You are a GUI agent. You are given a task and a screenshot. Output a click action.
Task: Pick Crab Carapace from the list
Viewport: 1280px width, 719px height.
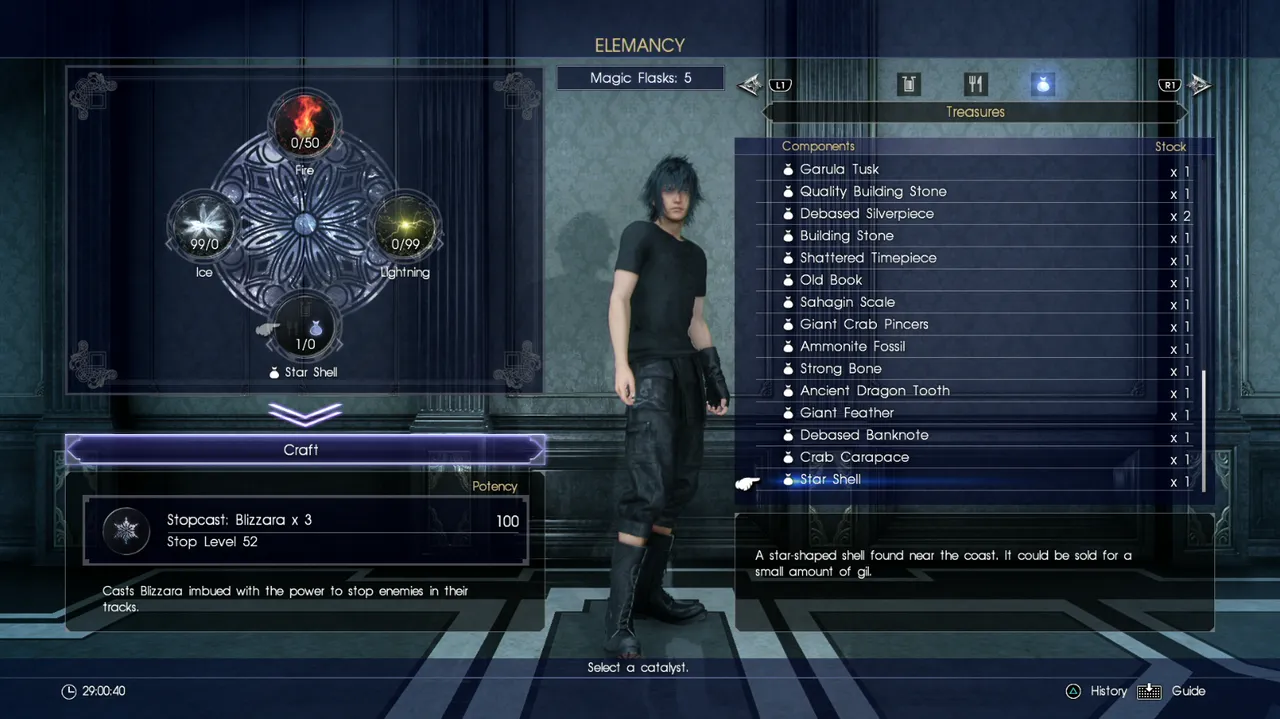click(854, 457)
